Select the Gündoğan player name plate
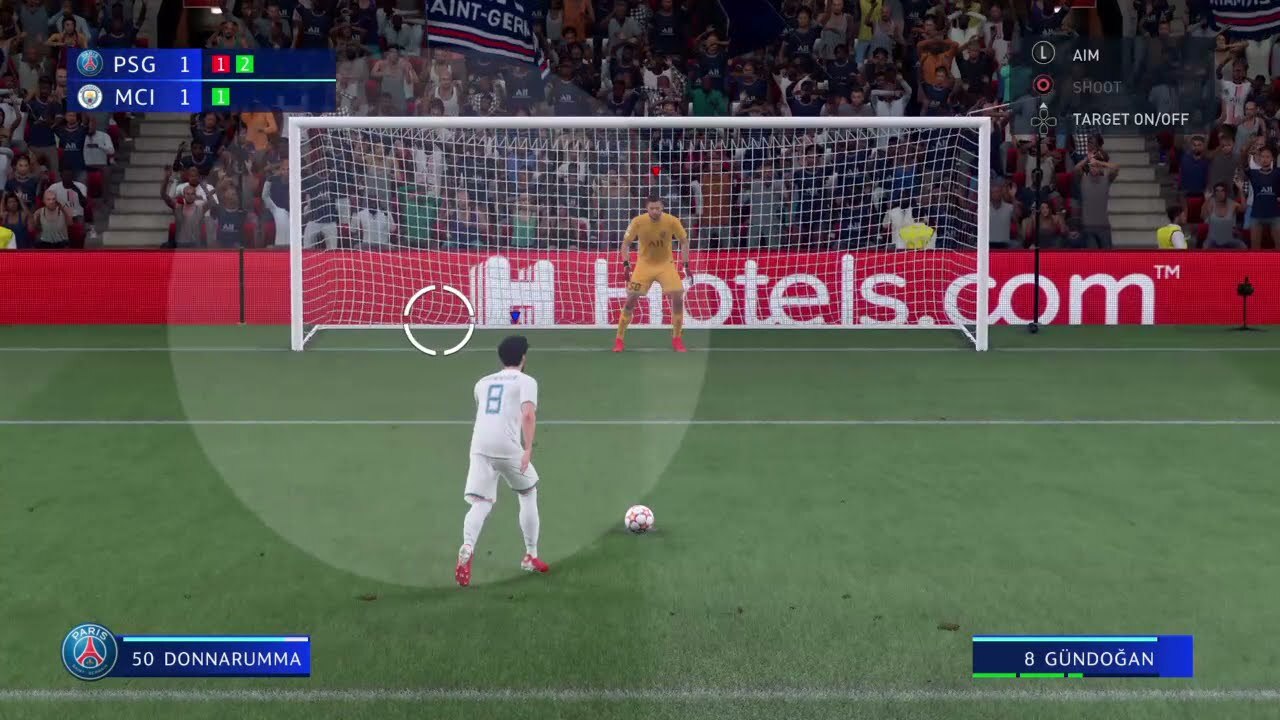This screenshot has height=720, width=1280. click(x=1082, y=658)
